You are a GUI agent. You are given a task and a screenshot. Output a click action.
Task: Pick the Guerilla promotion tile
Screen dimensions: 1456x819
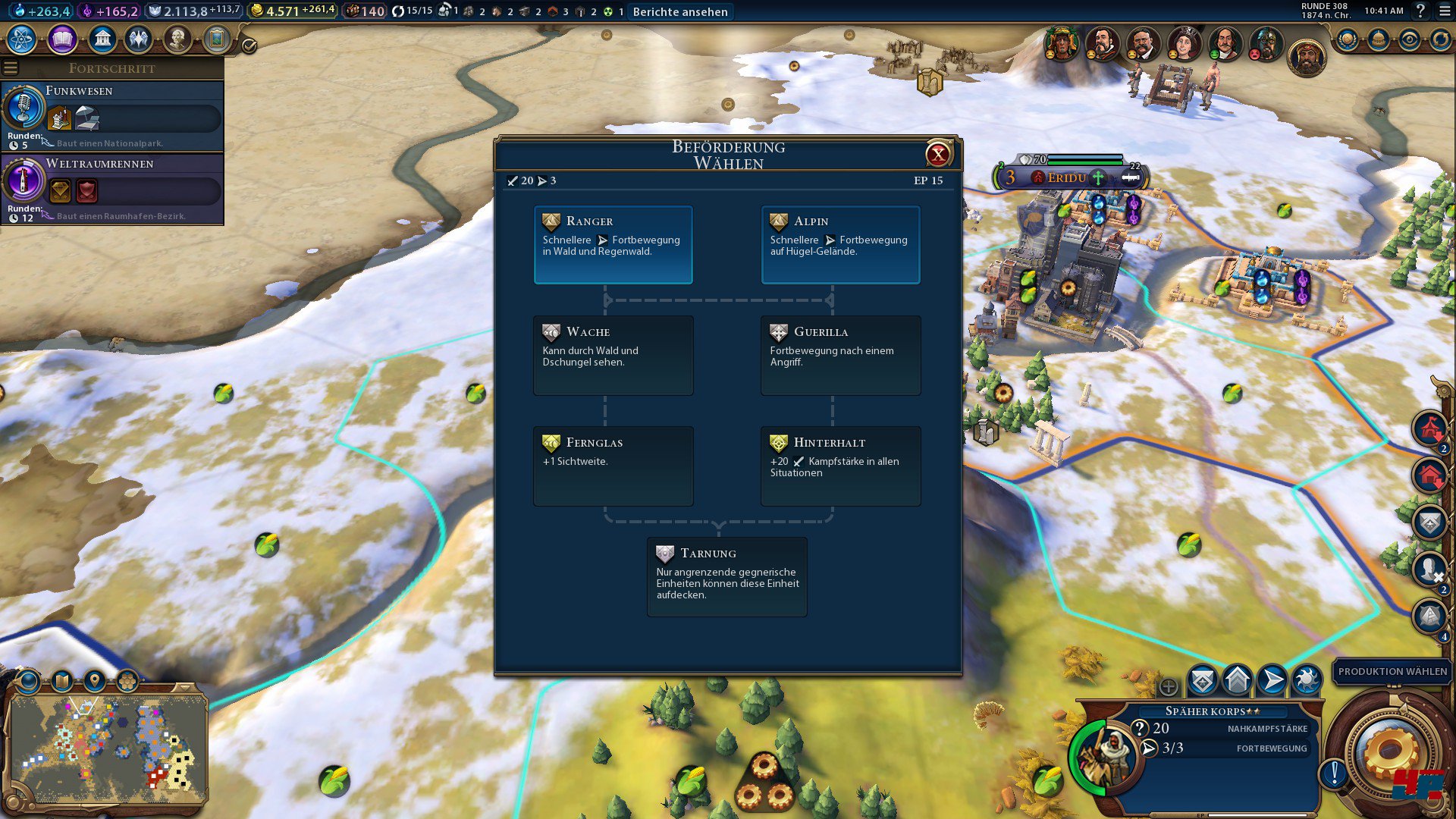(x=840, y=355)
